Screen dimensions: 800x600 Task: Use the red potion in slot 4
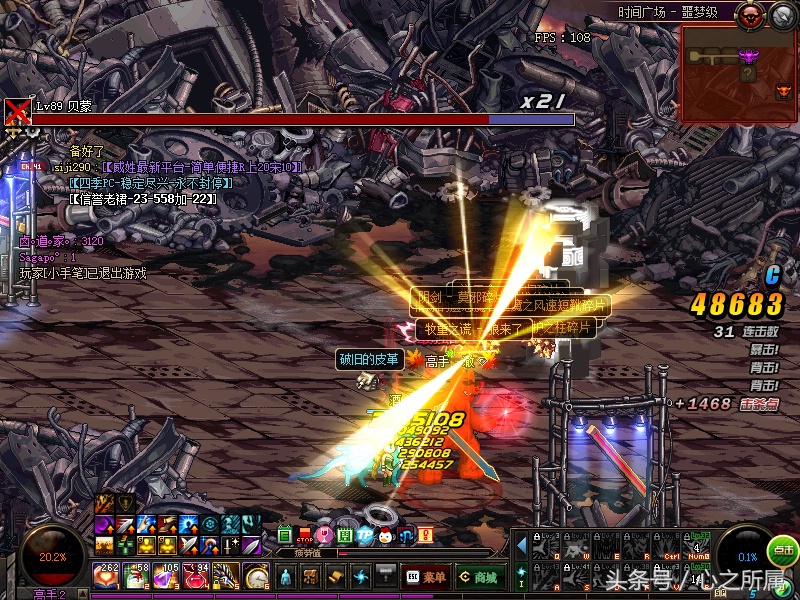pyautogui.click(x=196, y=576)
